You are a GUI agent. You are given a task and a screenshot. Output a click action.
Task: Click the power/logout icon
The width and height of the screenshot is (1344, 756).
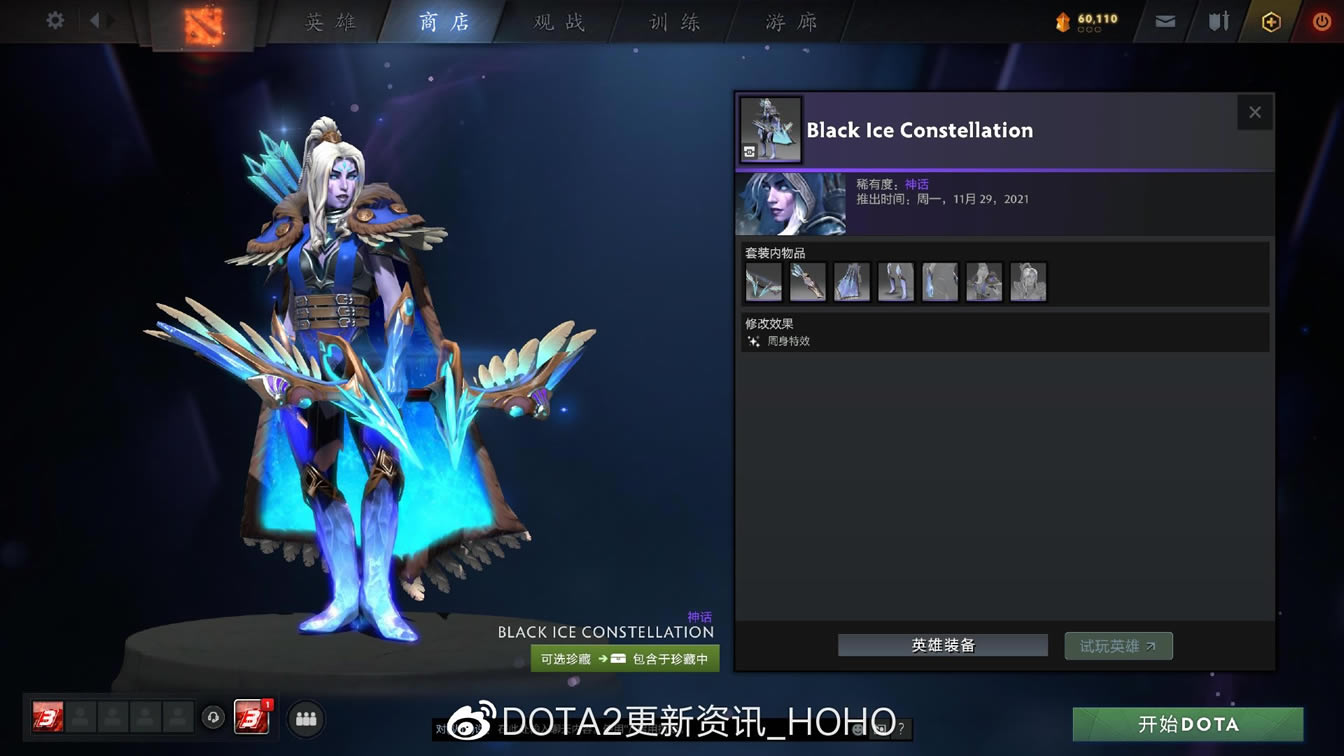(x=1320, y=19)
